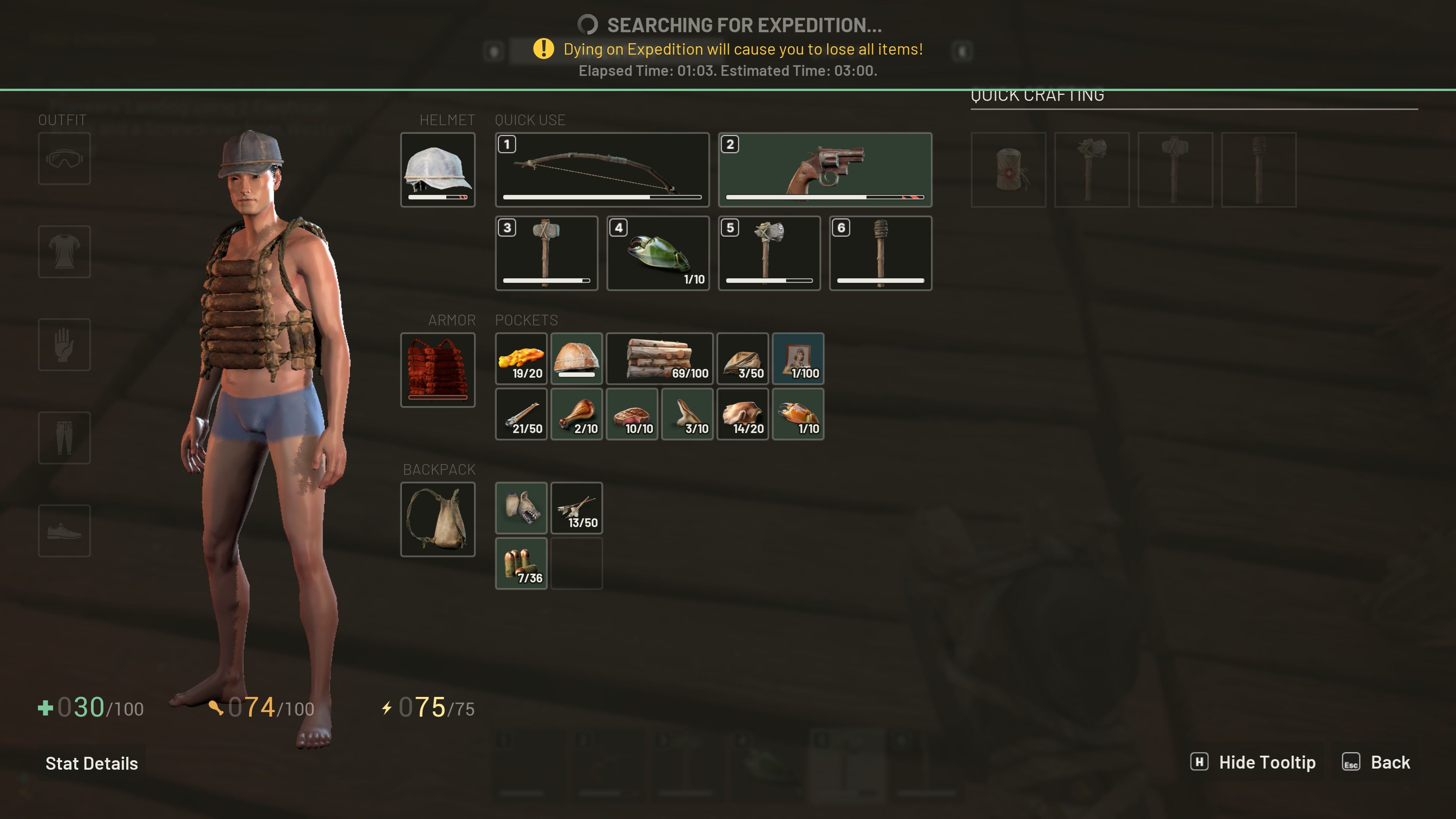Craft the bandage in quick crafting
This screenshot has height=819, width=1456.
point(1008,169)
